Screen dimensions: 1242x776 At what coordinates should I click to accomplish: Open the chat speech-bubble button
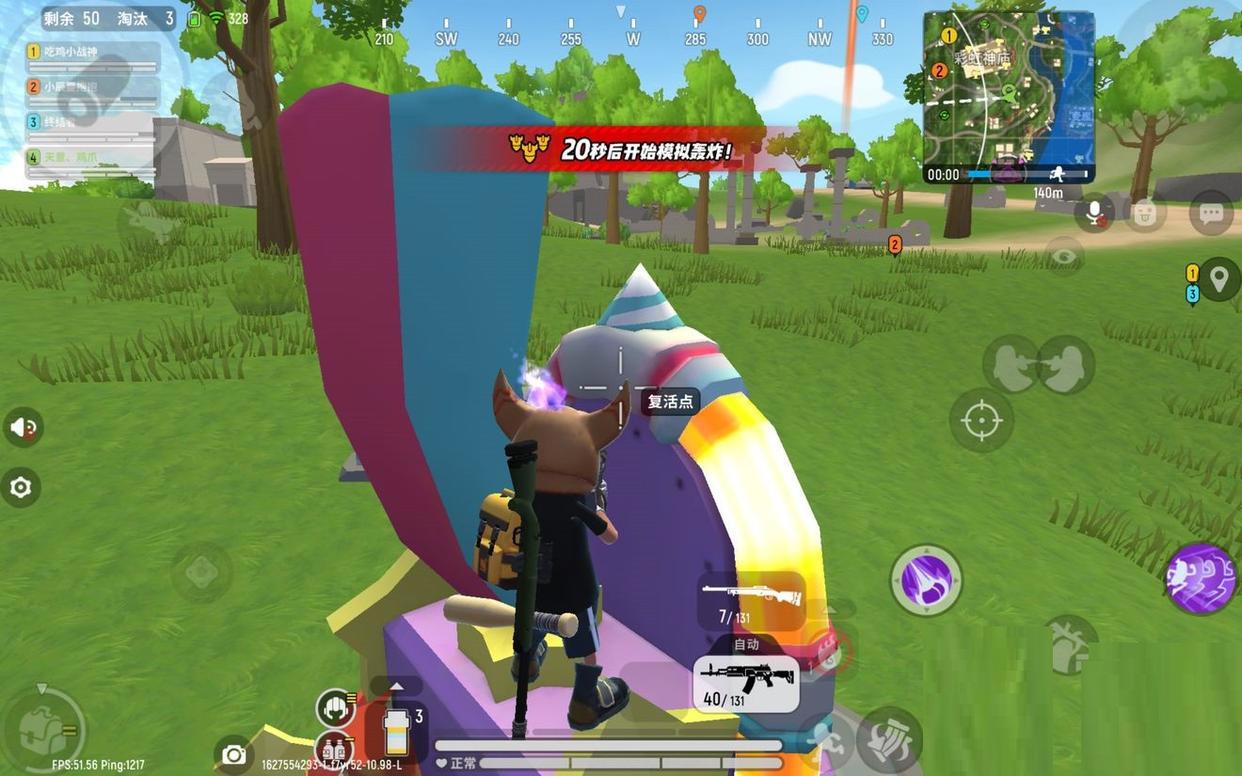[1211, 212]
